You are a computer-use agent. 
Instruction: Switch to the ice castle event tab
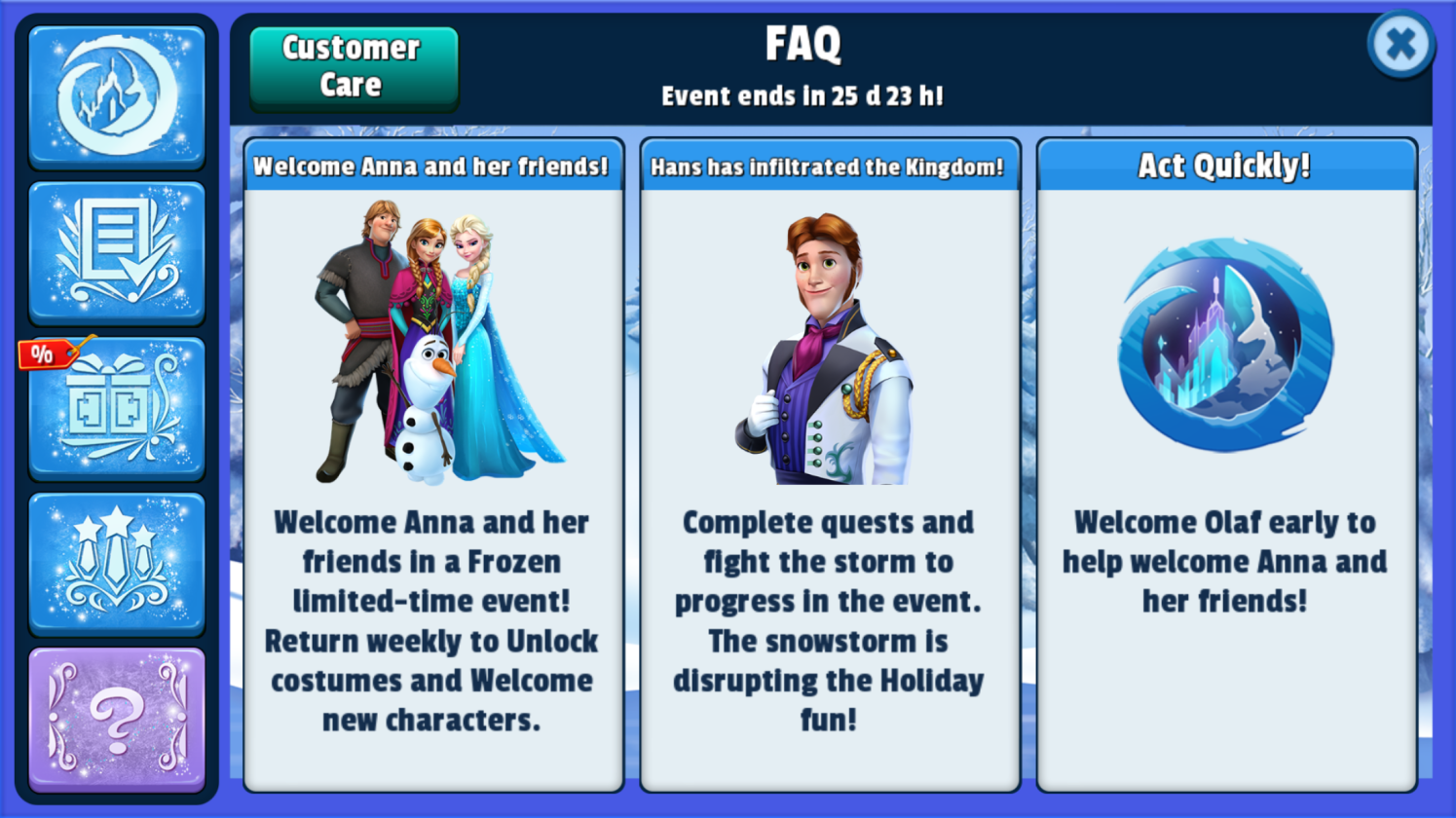pos(117,96)
